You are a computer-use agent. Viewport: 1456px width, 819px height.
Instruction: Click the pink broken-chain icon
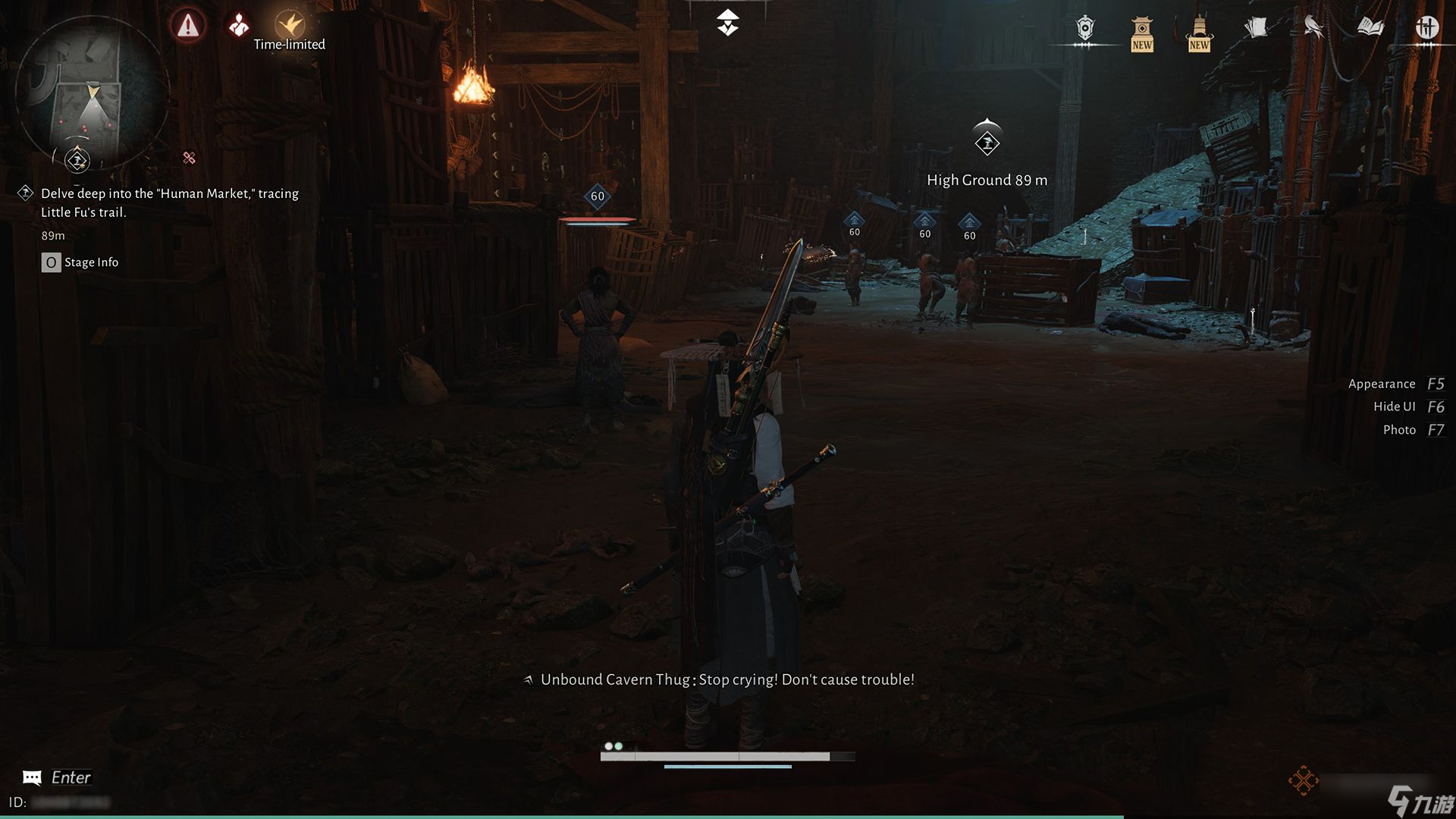(189, 158)
